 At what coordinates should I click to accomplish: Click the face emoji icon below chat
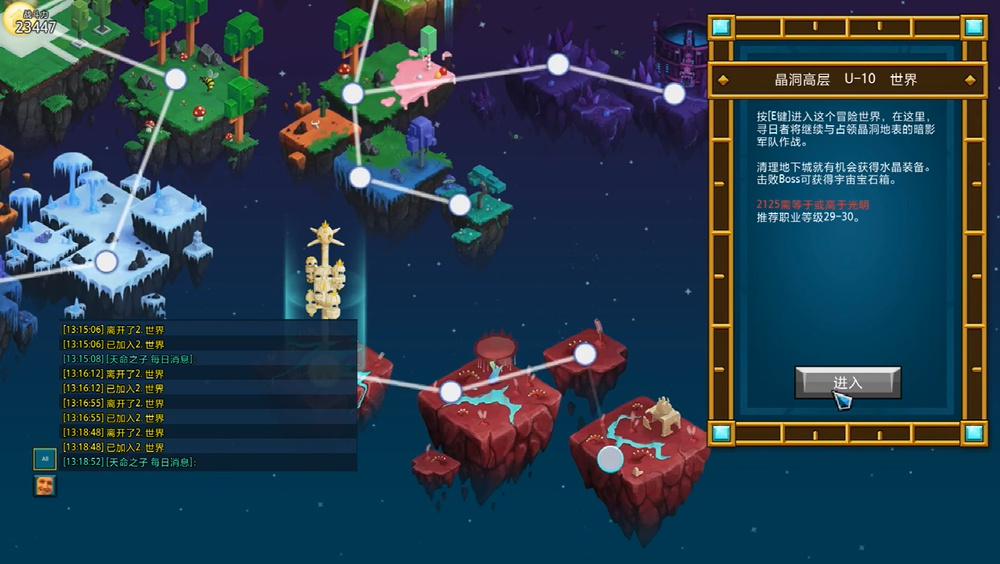pyautogui.click(x=45, y=486)
